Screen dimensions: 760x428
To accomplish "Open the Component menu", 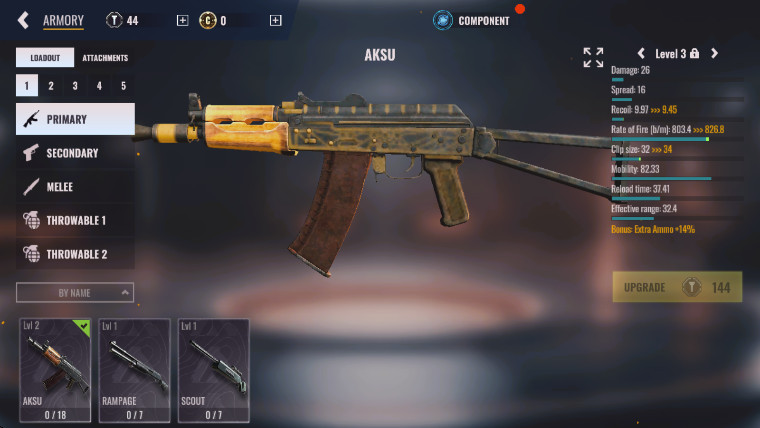I will tap(472, 20).
